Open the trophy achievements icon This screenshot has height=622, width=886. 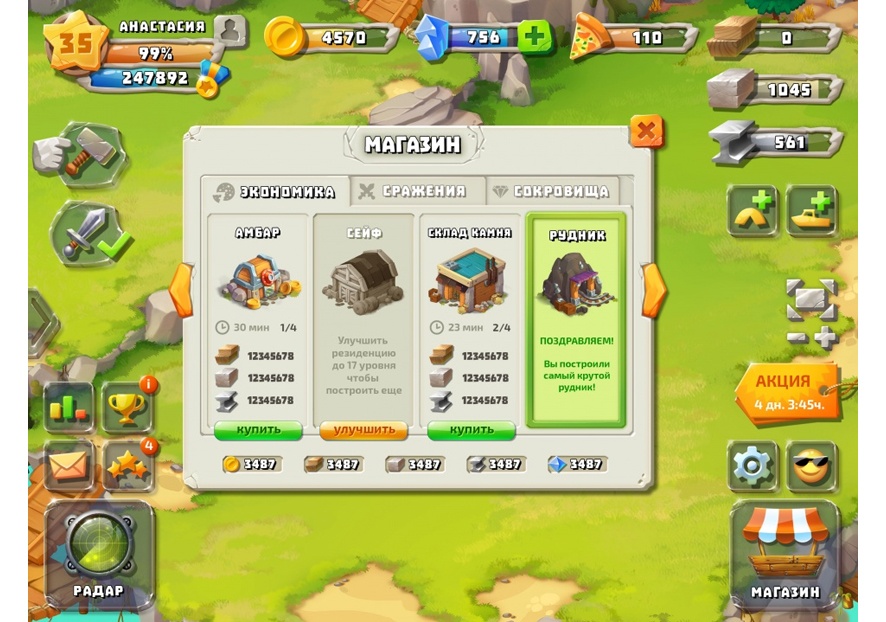[126, 406]
